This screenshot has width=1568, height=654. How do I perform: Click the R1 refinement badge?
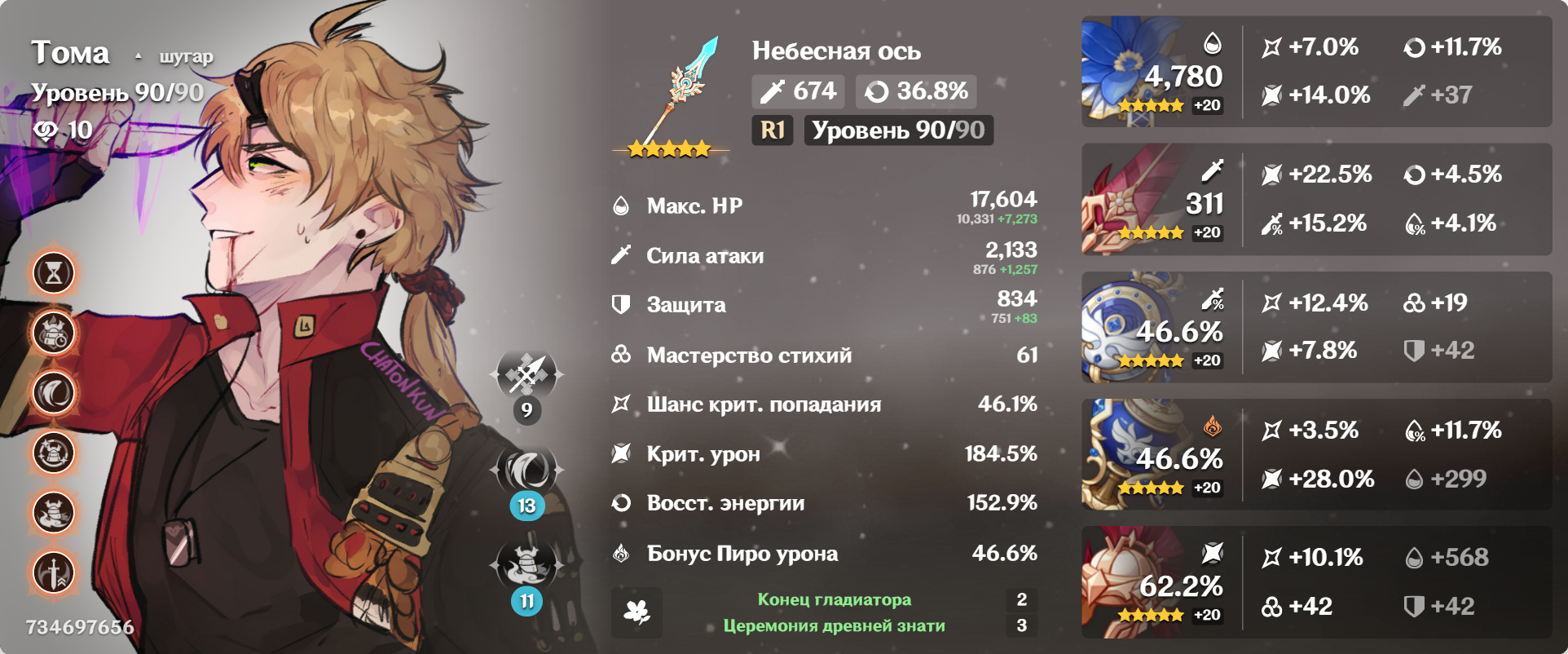click(772, 130)
